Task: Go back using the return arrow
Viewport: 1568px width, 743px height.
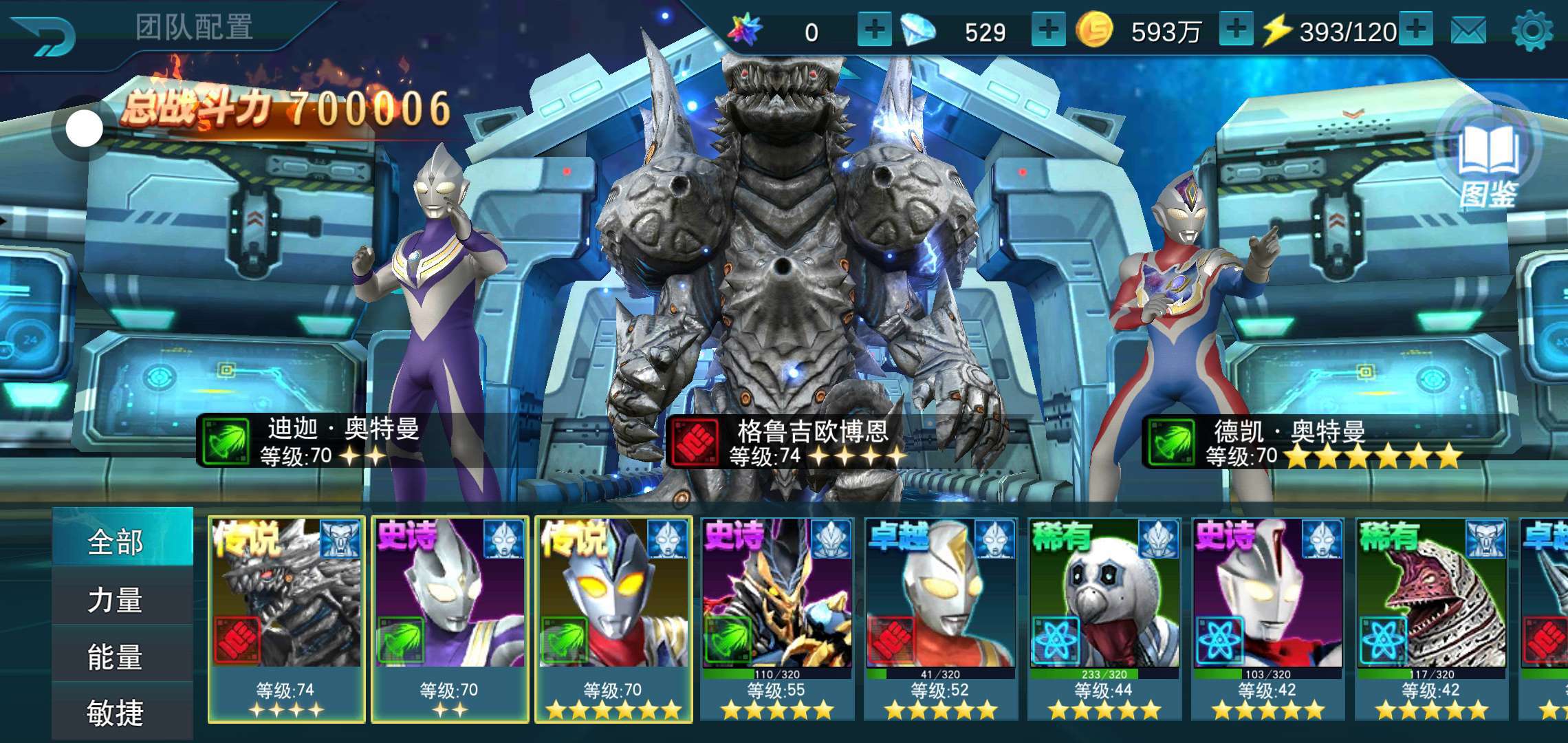Action: click(45, 36)
